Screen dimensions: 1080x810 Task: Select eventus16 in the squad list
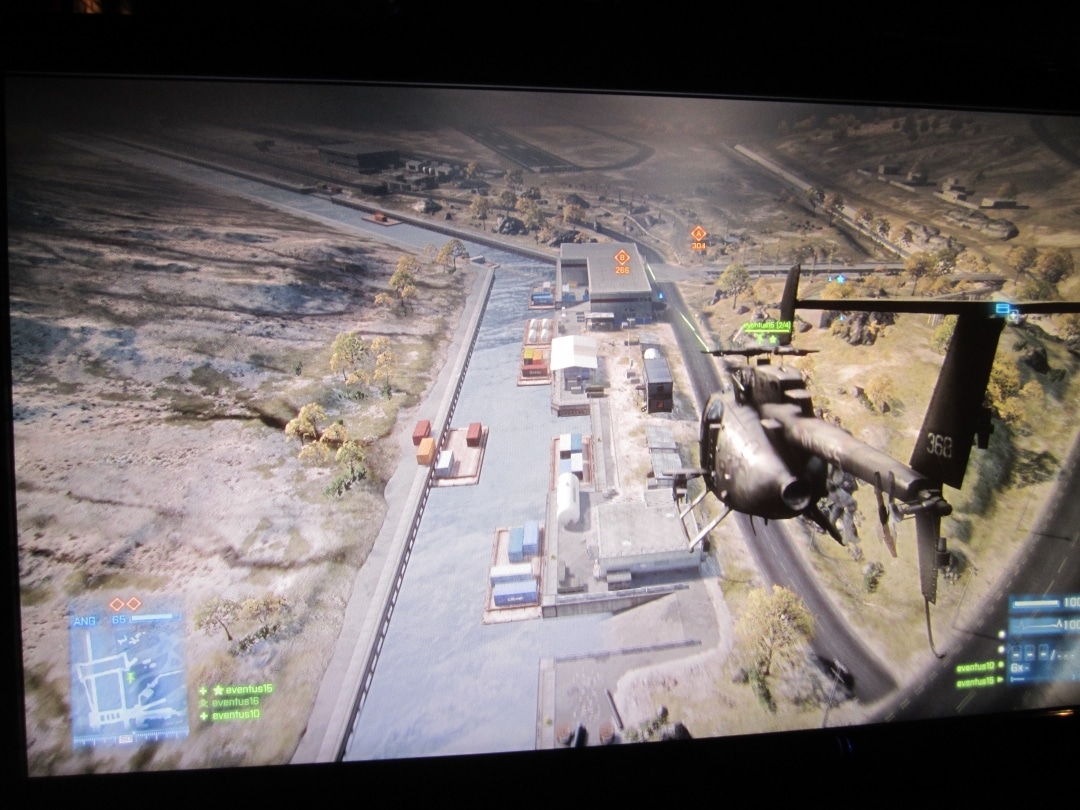coord(235,702)
